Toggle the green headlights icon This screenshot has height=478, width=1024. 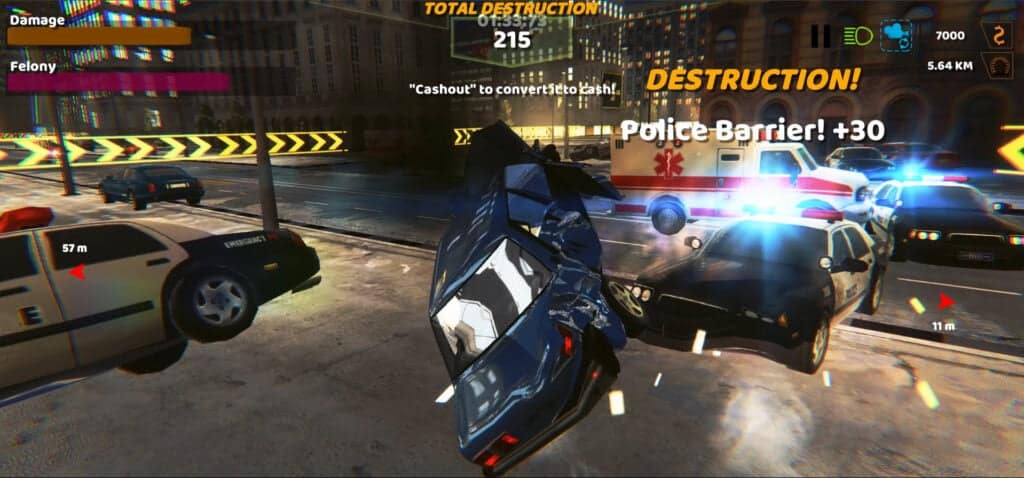point(857,37)
